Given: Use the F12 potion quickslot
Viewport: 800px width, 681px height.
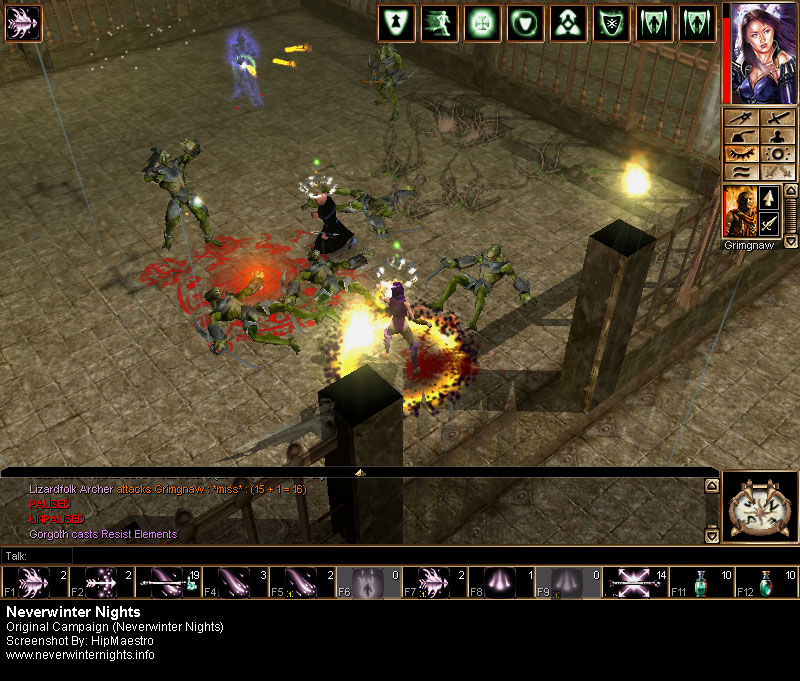Looking at the screenshot, I should tap(764, 582).
